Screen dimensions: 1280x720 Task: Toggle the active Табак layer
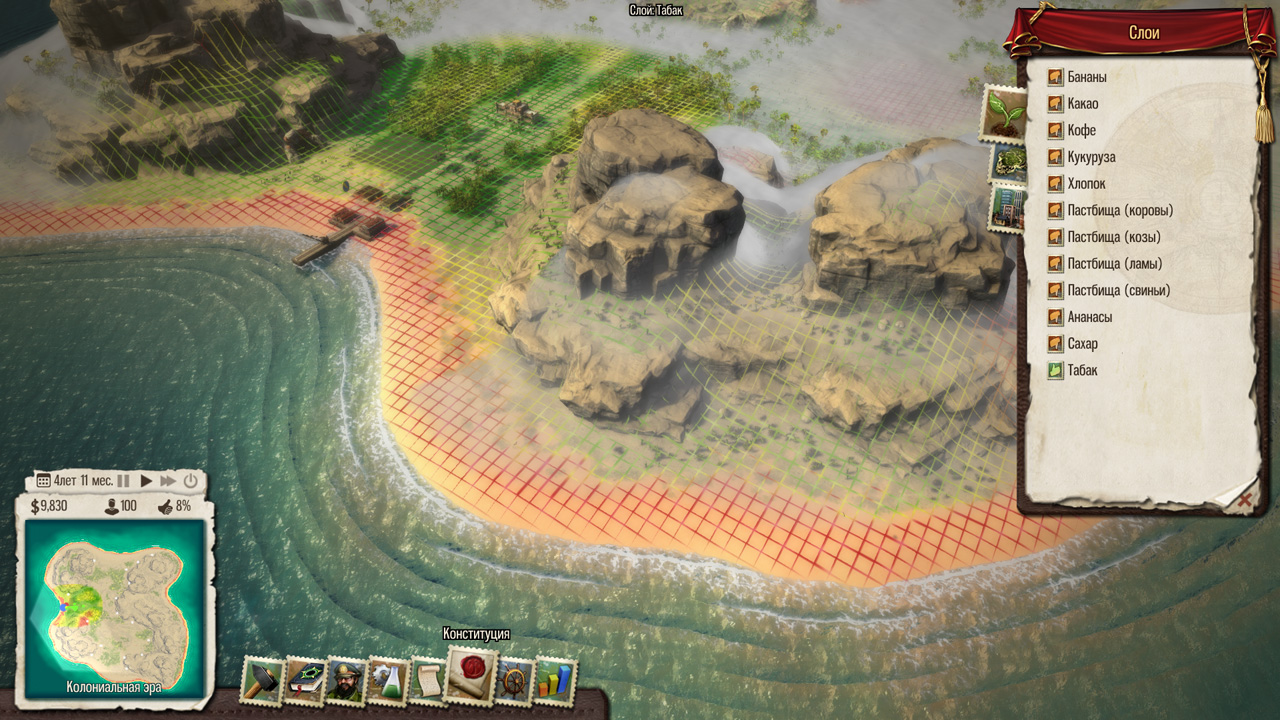tap(1081, 371)
